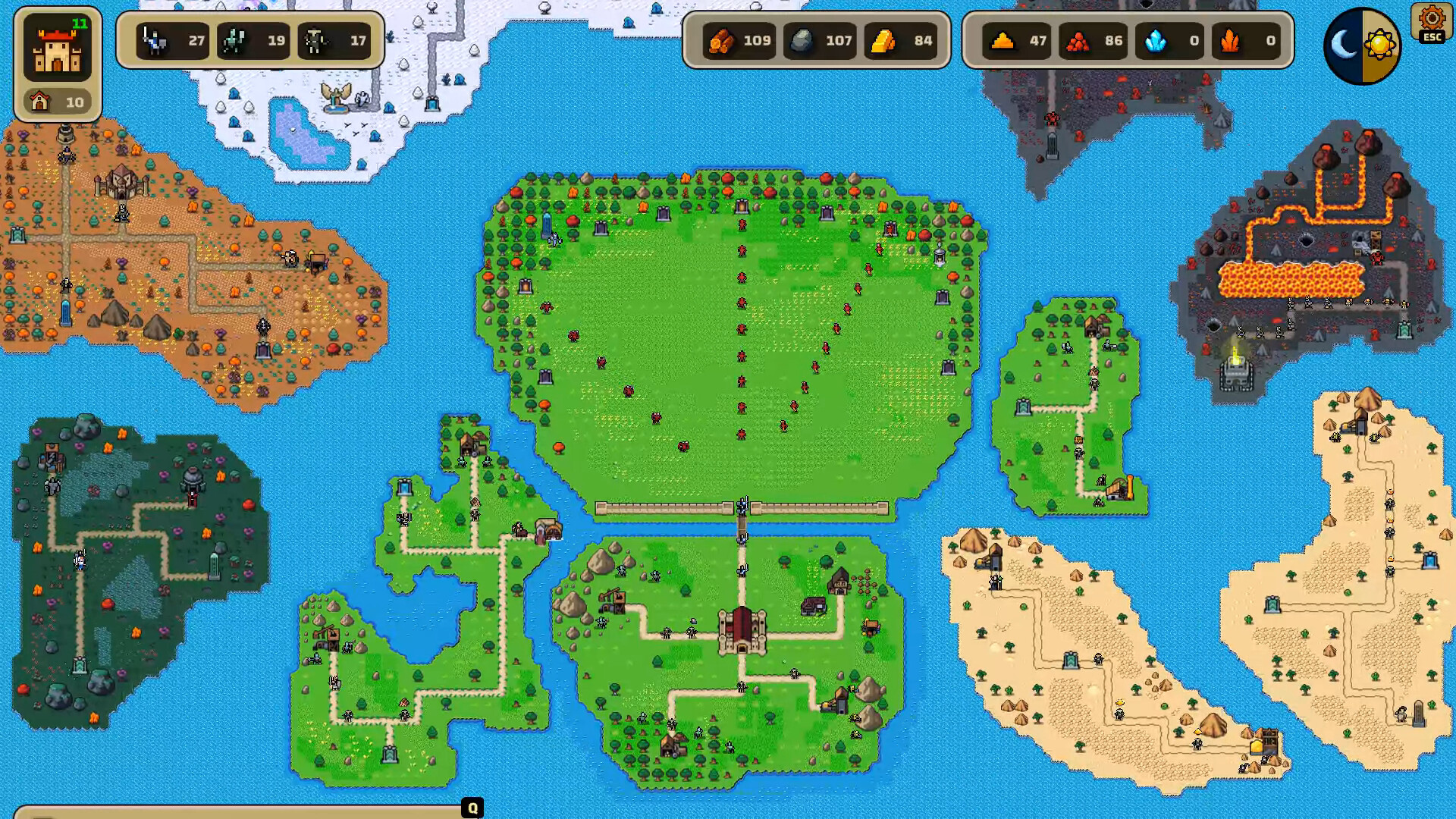Viewport: 1456px width, 819px height.
Task: Click the castle icon in the top-left panel
Action: point(59,49)
